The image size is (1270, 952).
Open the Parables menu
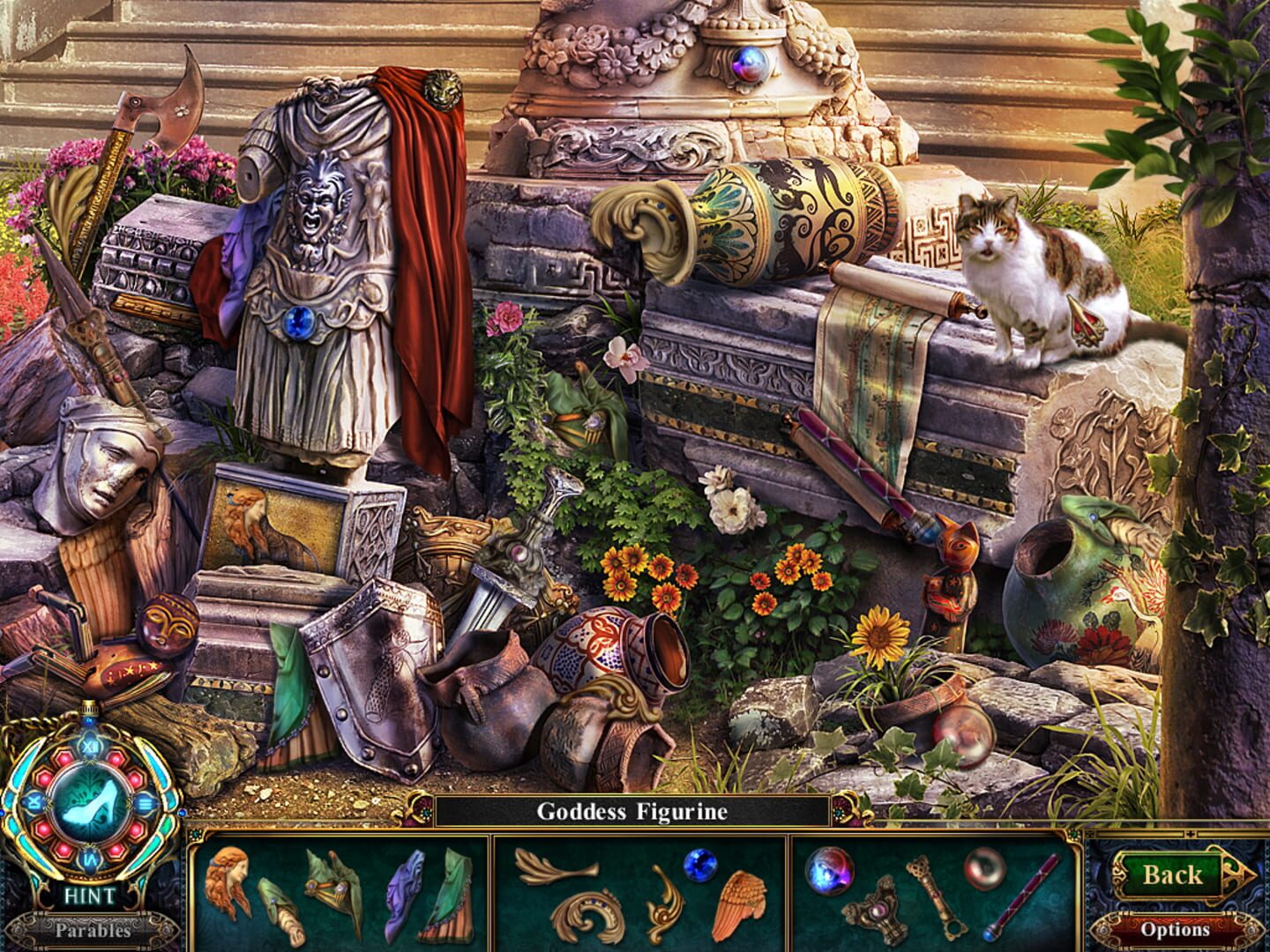(x=92, y=930)
